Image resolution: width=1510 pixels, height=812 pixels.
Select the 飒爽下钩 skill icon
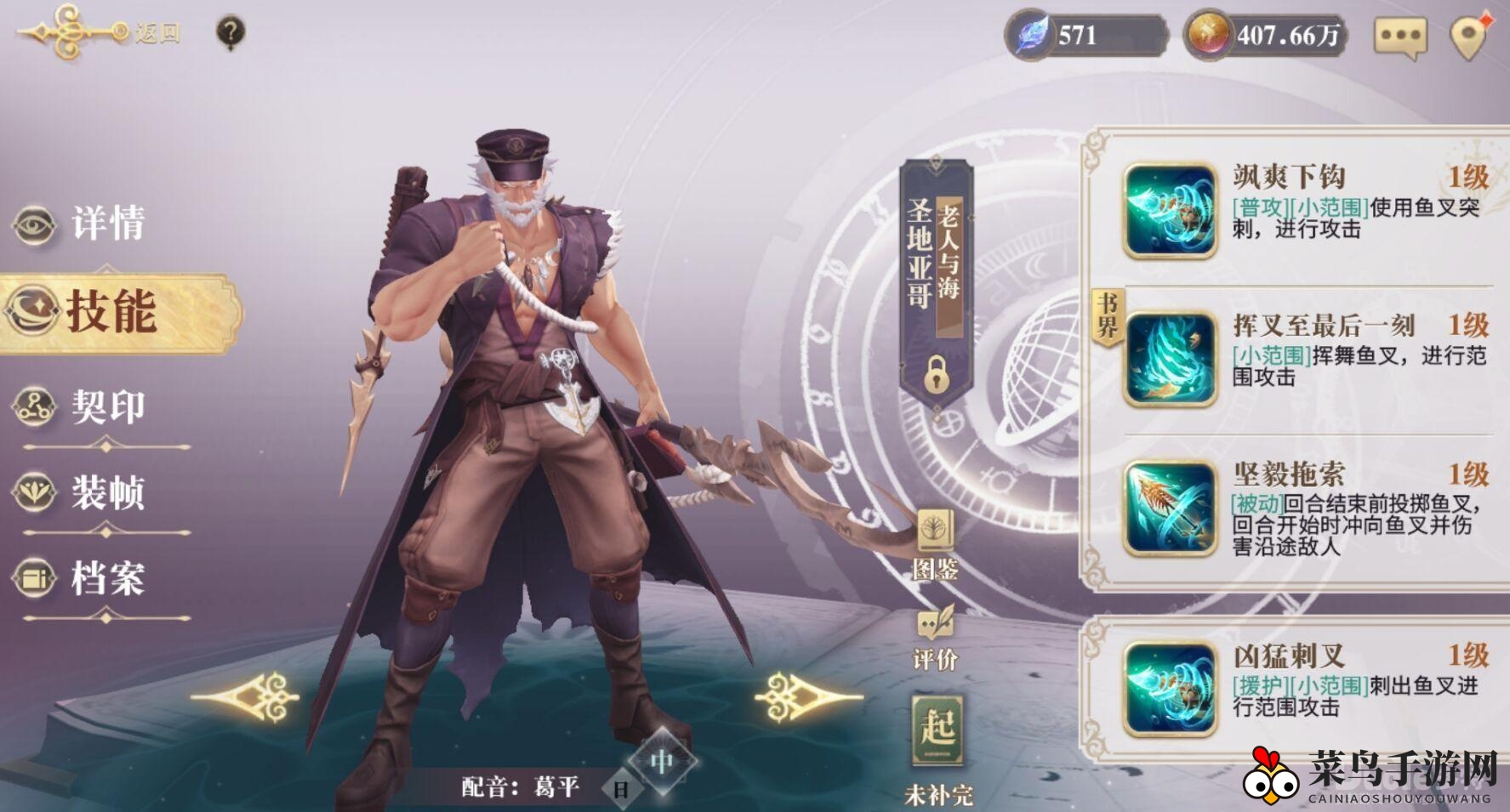click(x=1170, y=211)
